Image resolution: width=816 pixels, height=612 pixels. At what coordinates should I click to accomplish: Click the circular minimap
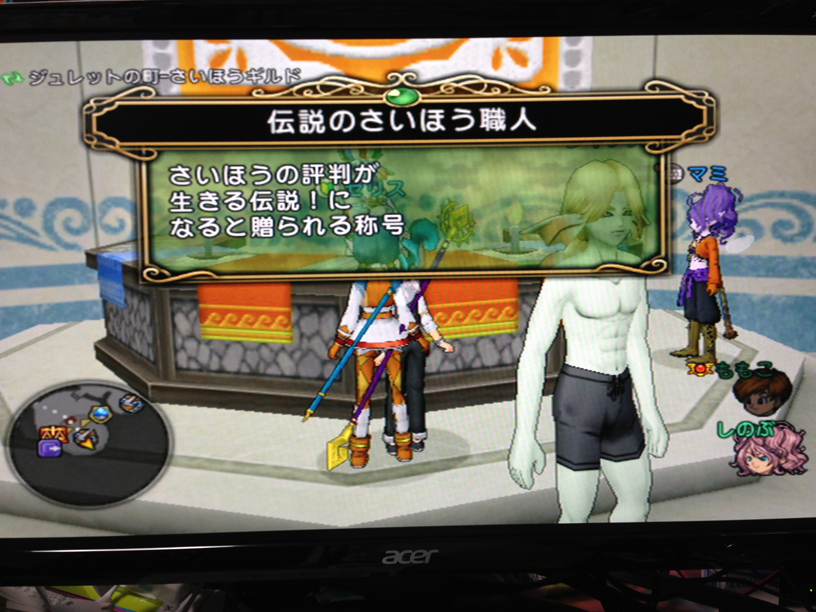tap(88, 437)
